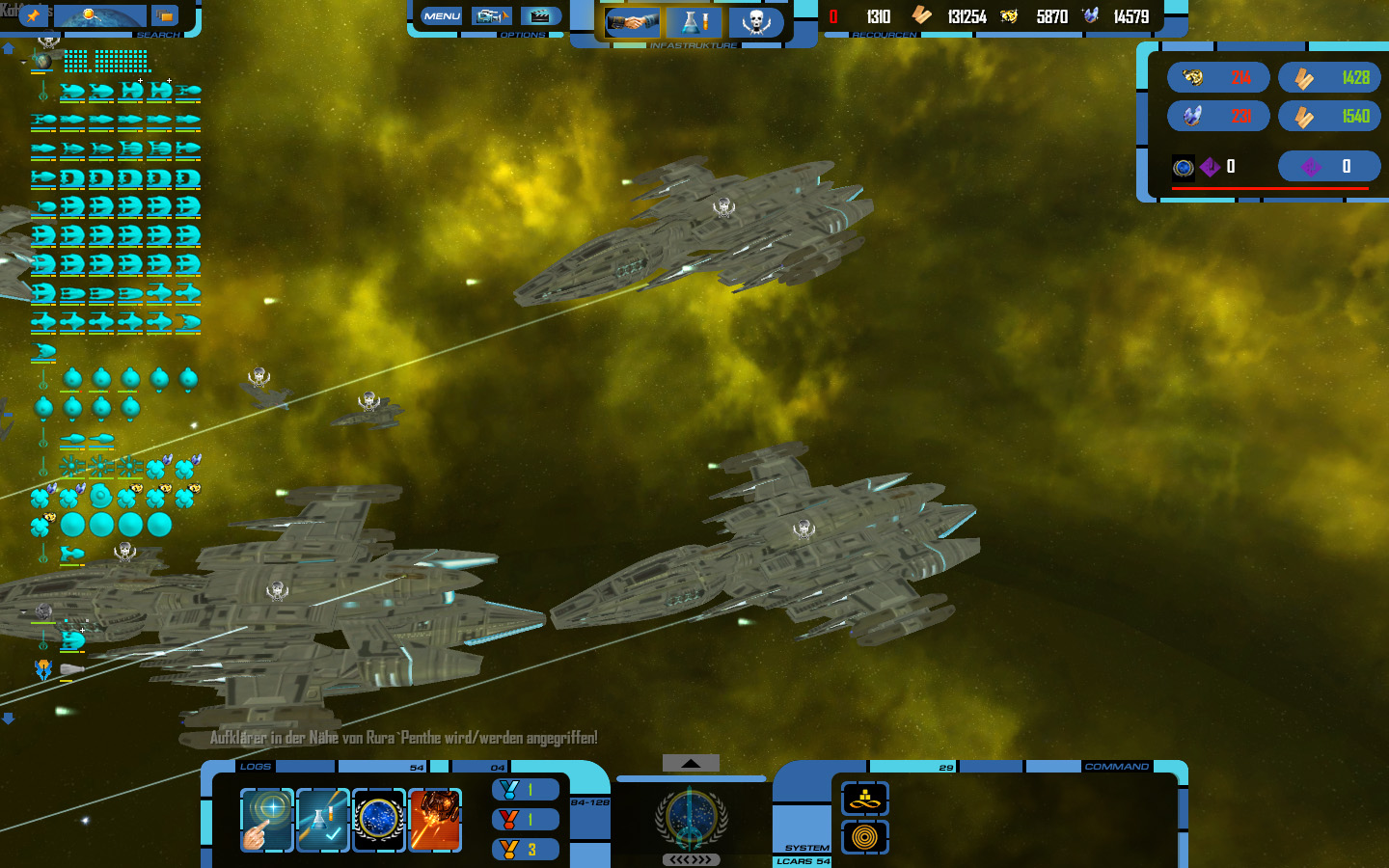Expand the panel with the up arrow
Image resolution: width=1389 pixels, height=868 pixels.
[691, 763]
